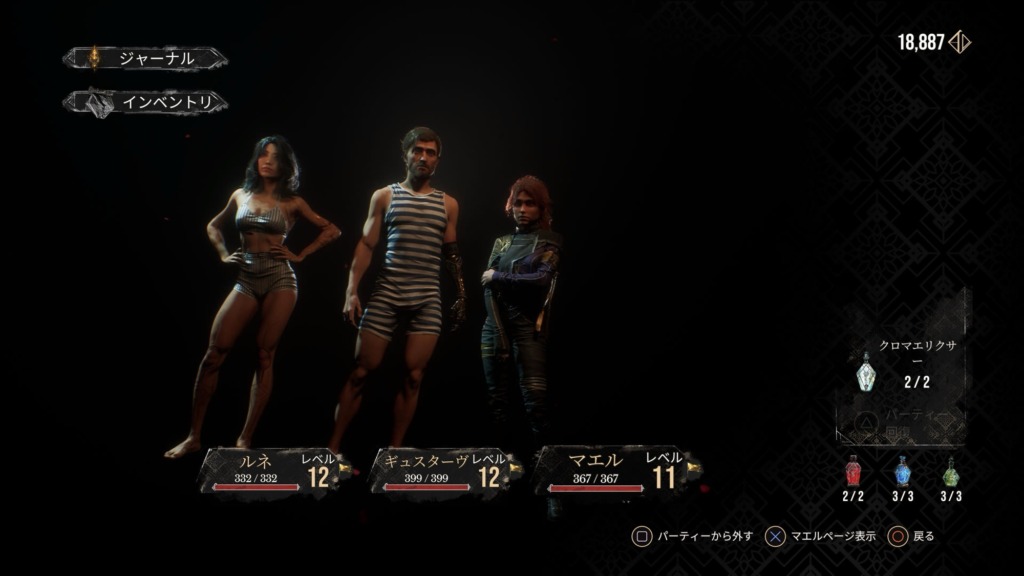Click the green potion icon
This screenshot has height=576, width=1024.
pyautogui.click(x=951, y=470)
